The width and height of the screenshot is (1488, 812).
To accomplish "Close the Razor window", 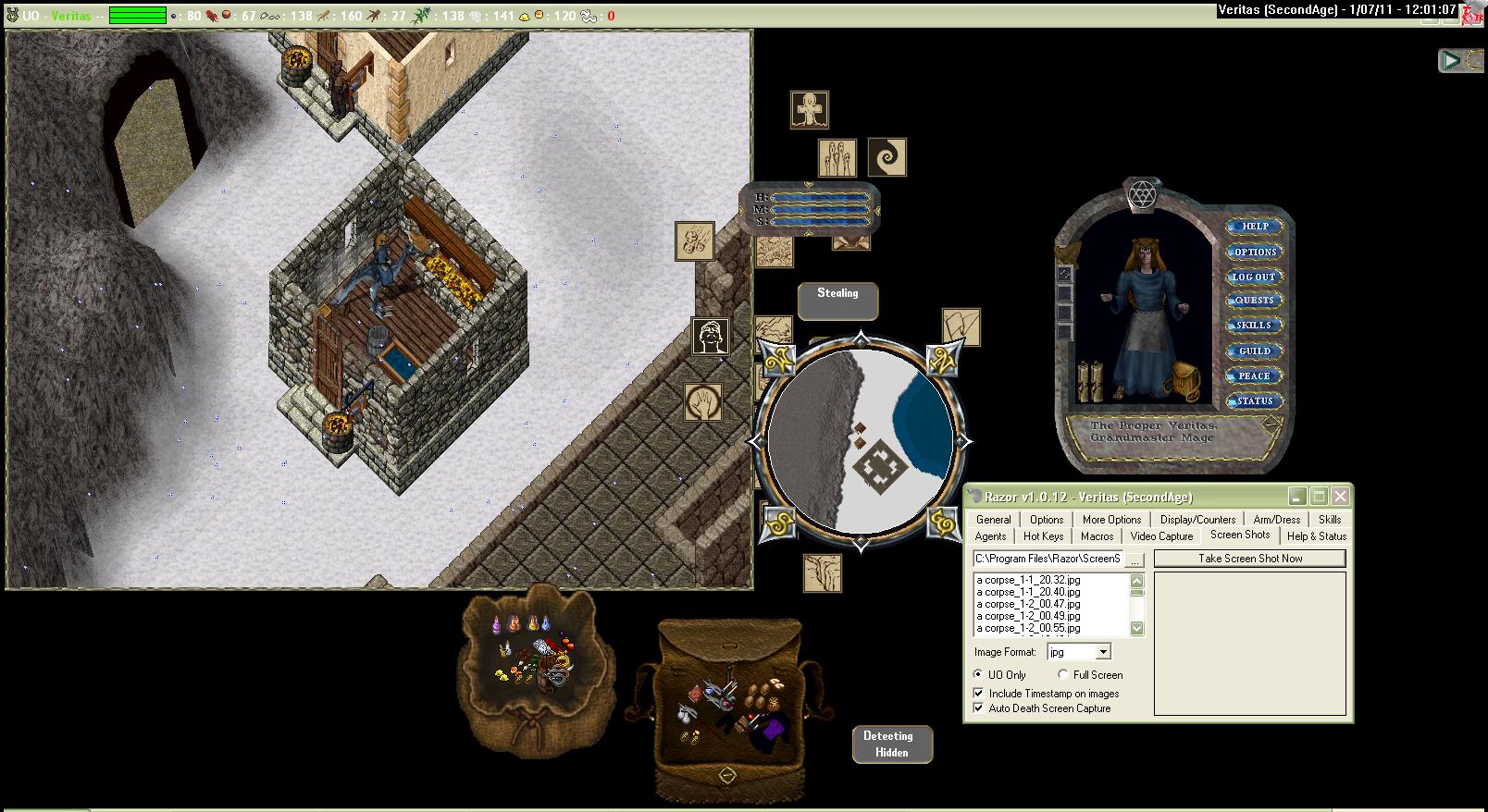I will pyautogui.click(x=1340, y=497).
